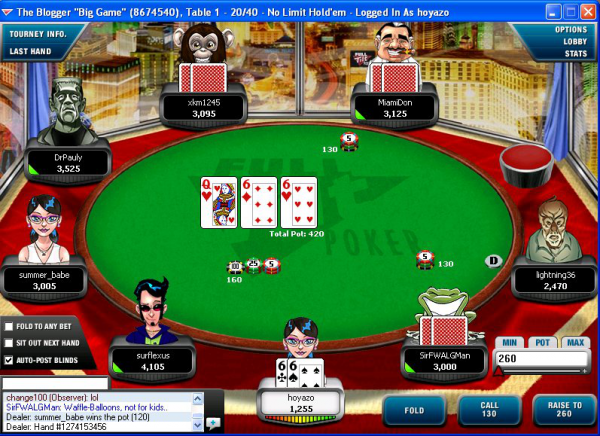Toggle Fold To Any Bet checkbox
Screen dimensions: 600x436
click(9, 326)
